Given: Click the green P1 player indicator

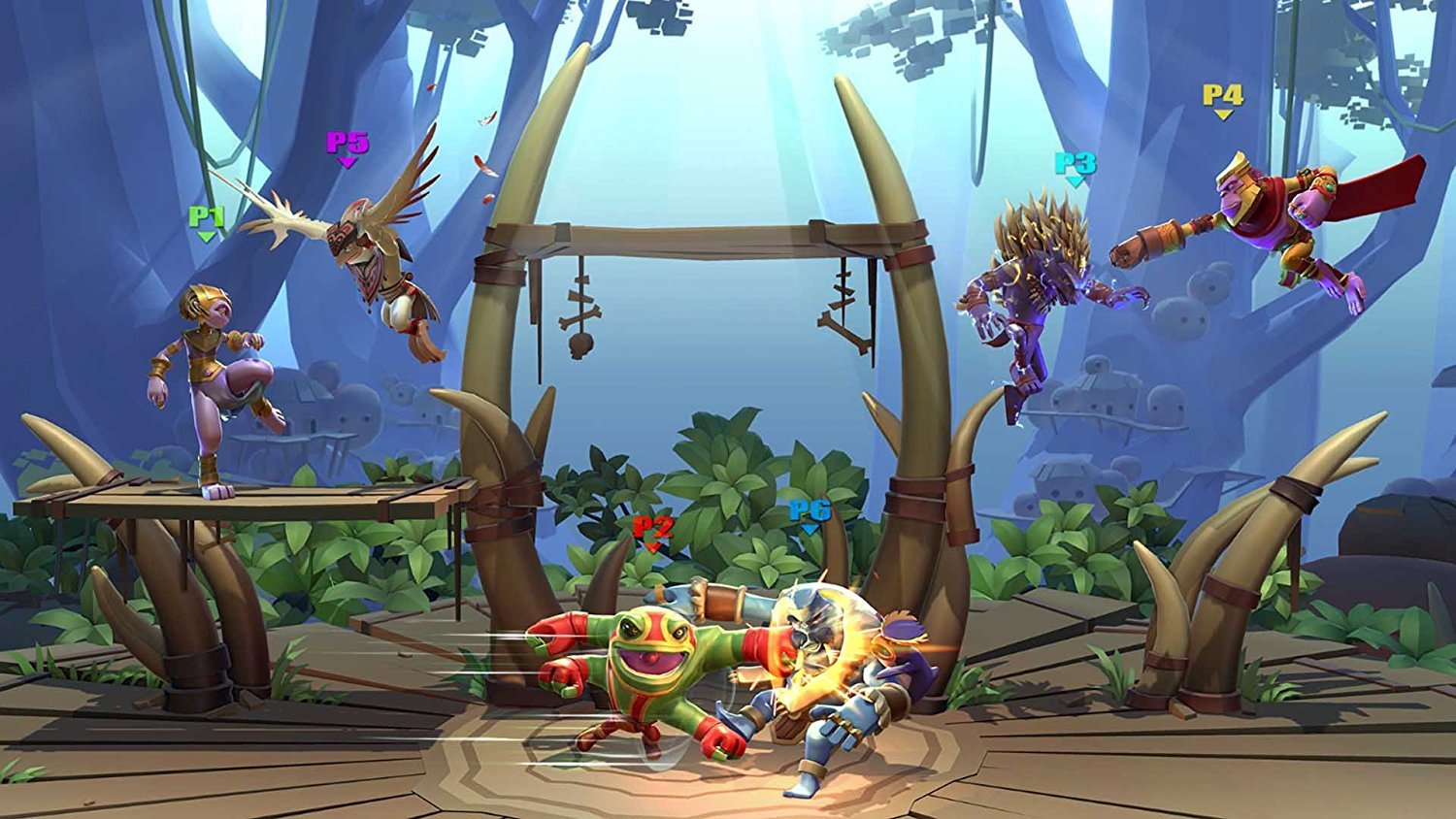Looking at the screenshot, I should (x=208, y=215).
